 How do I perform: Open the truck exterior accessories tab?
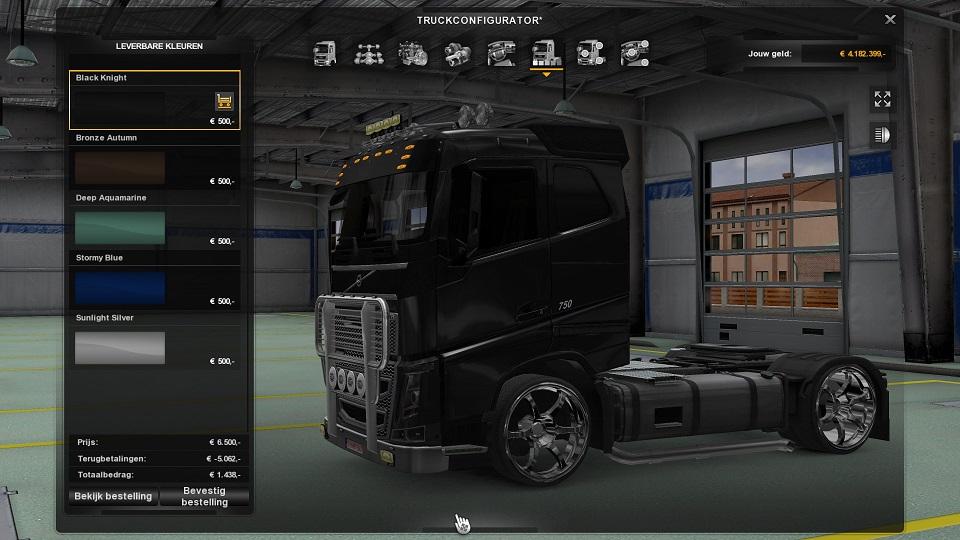pyautogui.click(x=590, y=53)
